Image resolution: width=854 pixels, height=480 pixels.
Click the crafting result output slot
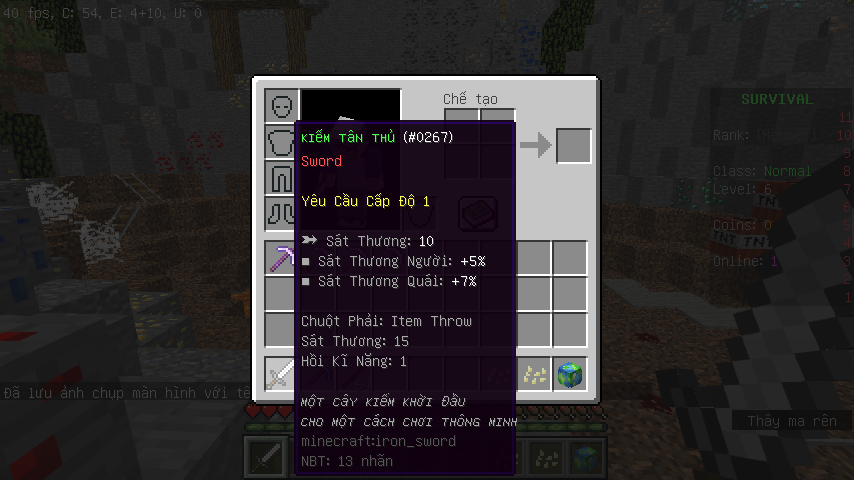click(574, 146)
